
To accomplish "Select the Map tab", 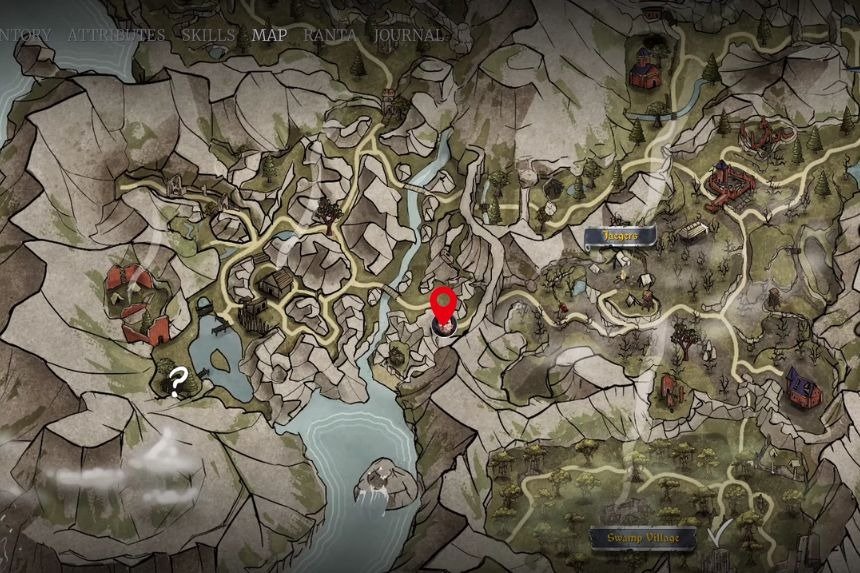I will click(269, 34).
